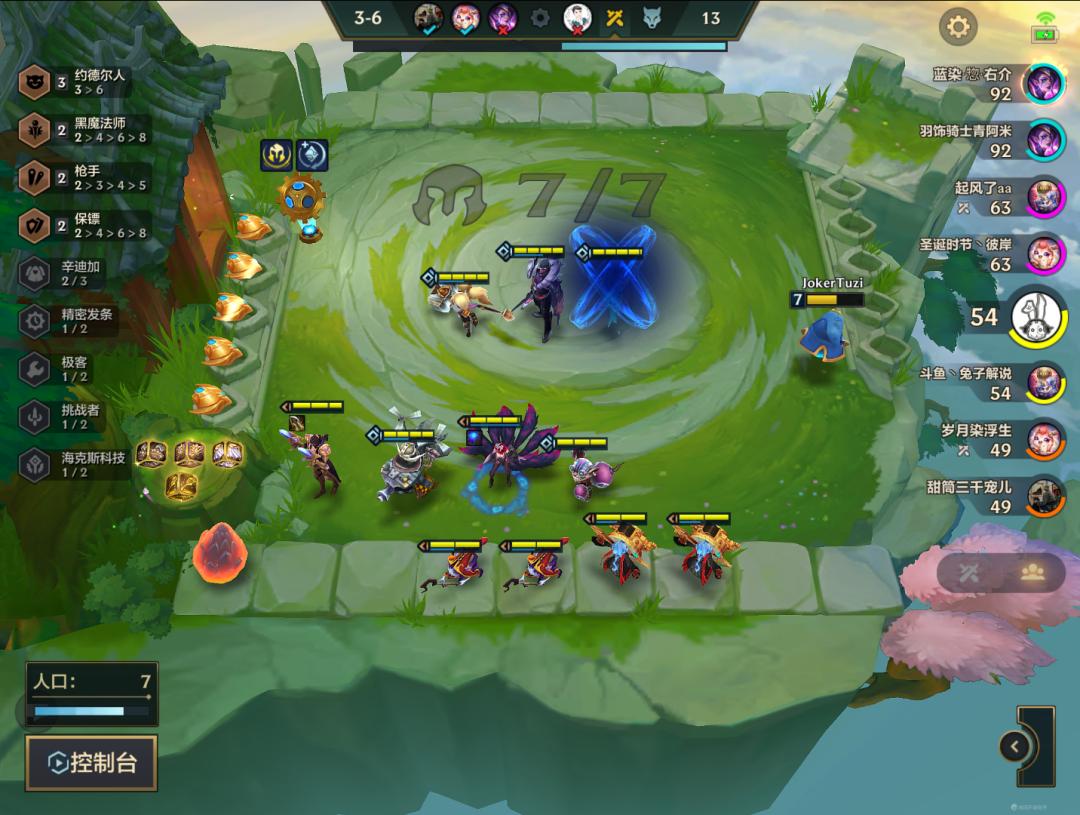The image size is (1080, 815).
Task: View player 蓝染 惣 右介's board
Action: point(1046,83)
